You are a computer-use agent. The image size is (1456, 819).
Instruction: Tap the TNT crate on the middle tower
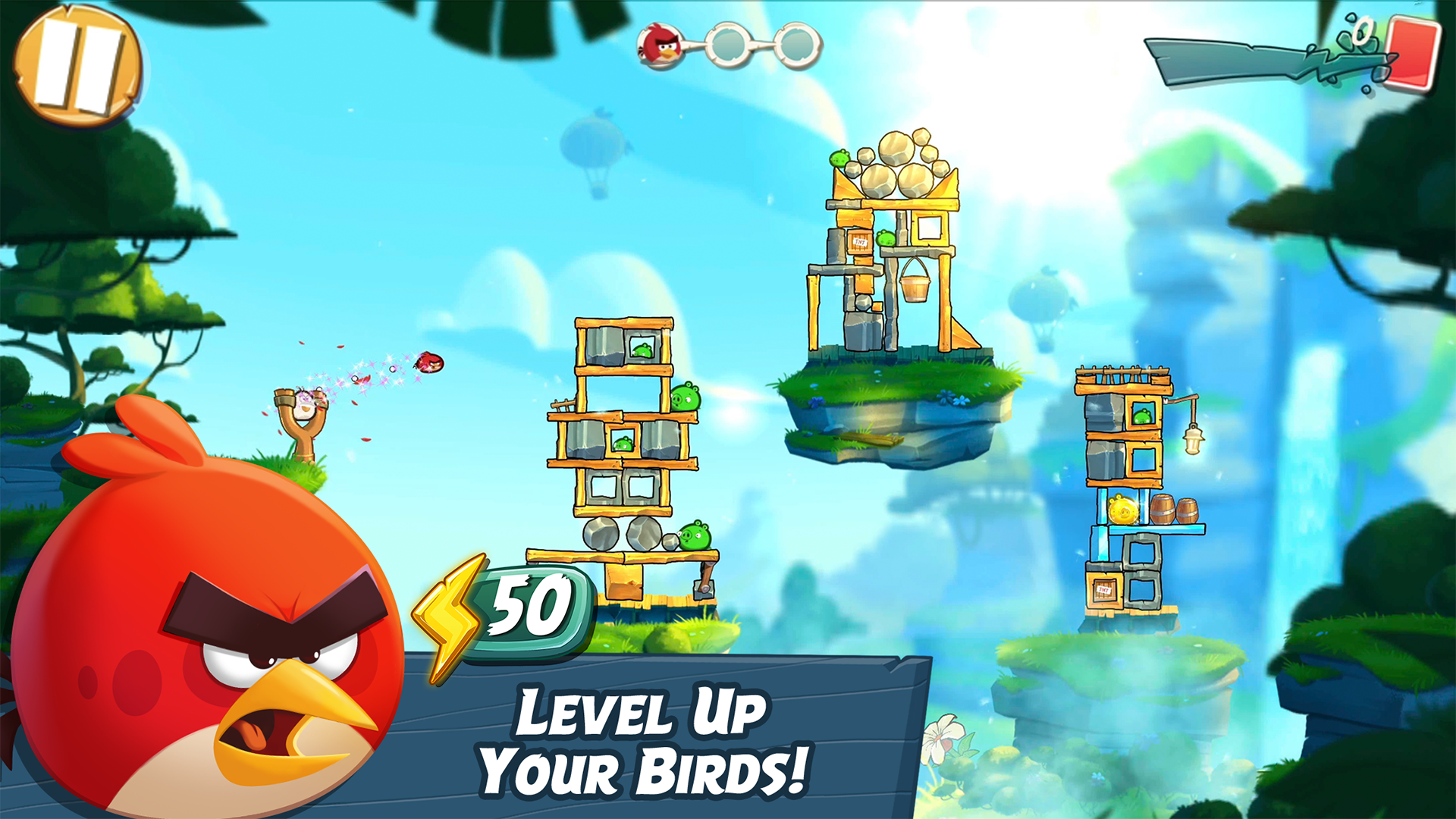point(860,241)
